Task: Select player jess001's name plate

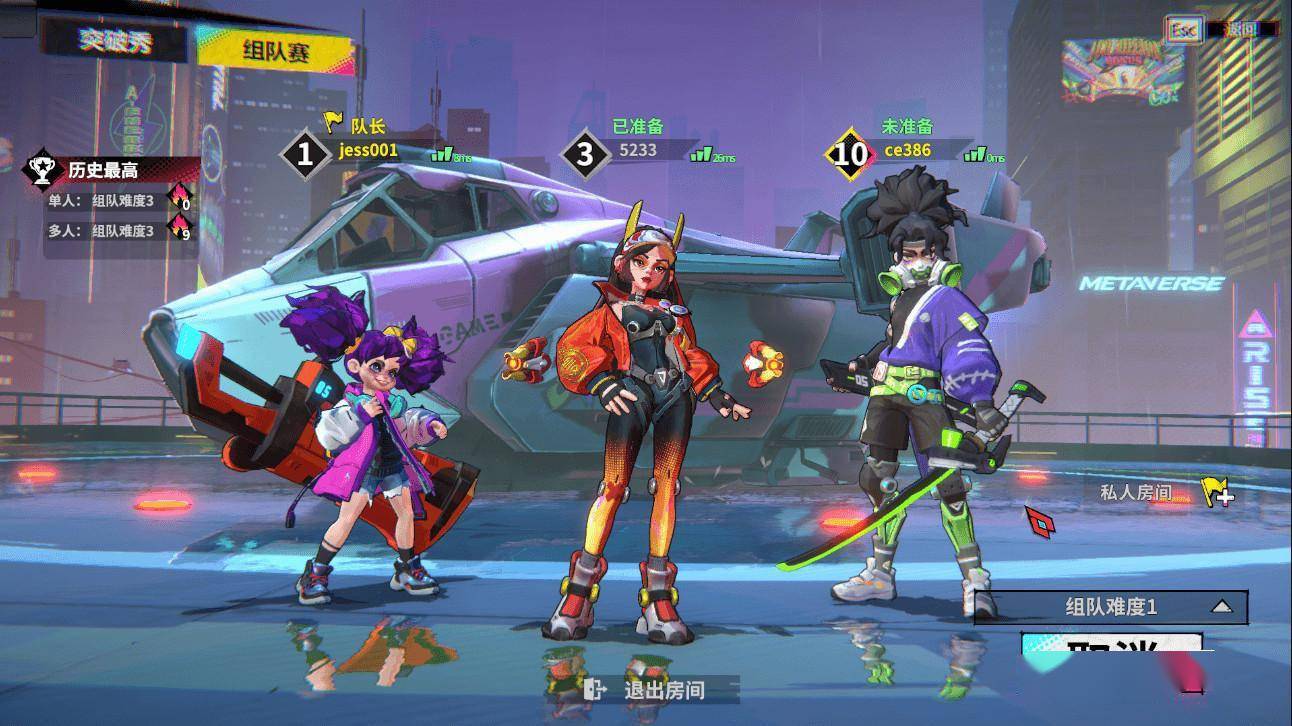Action: tap(368, 151)
